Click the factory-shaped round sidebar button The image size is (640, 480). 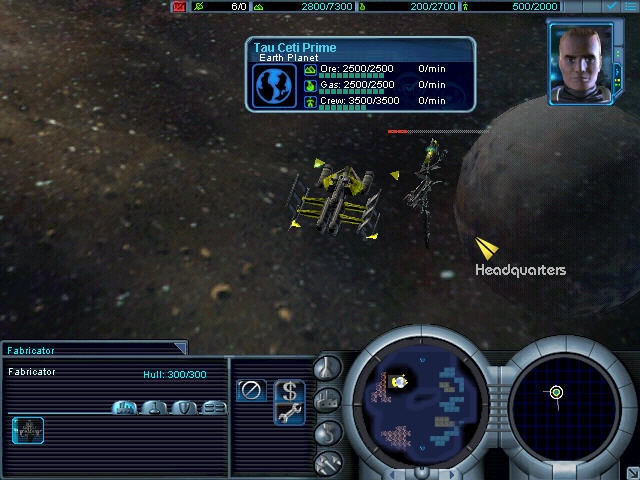coord(328,400)
